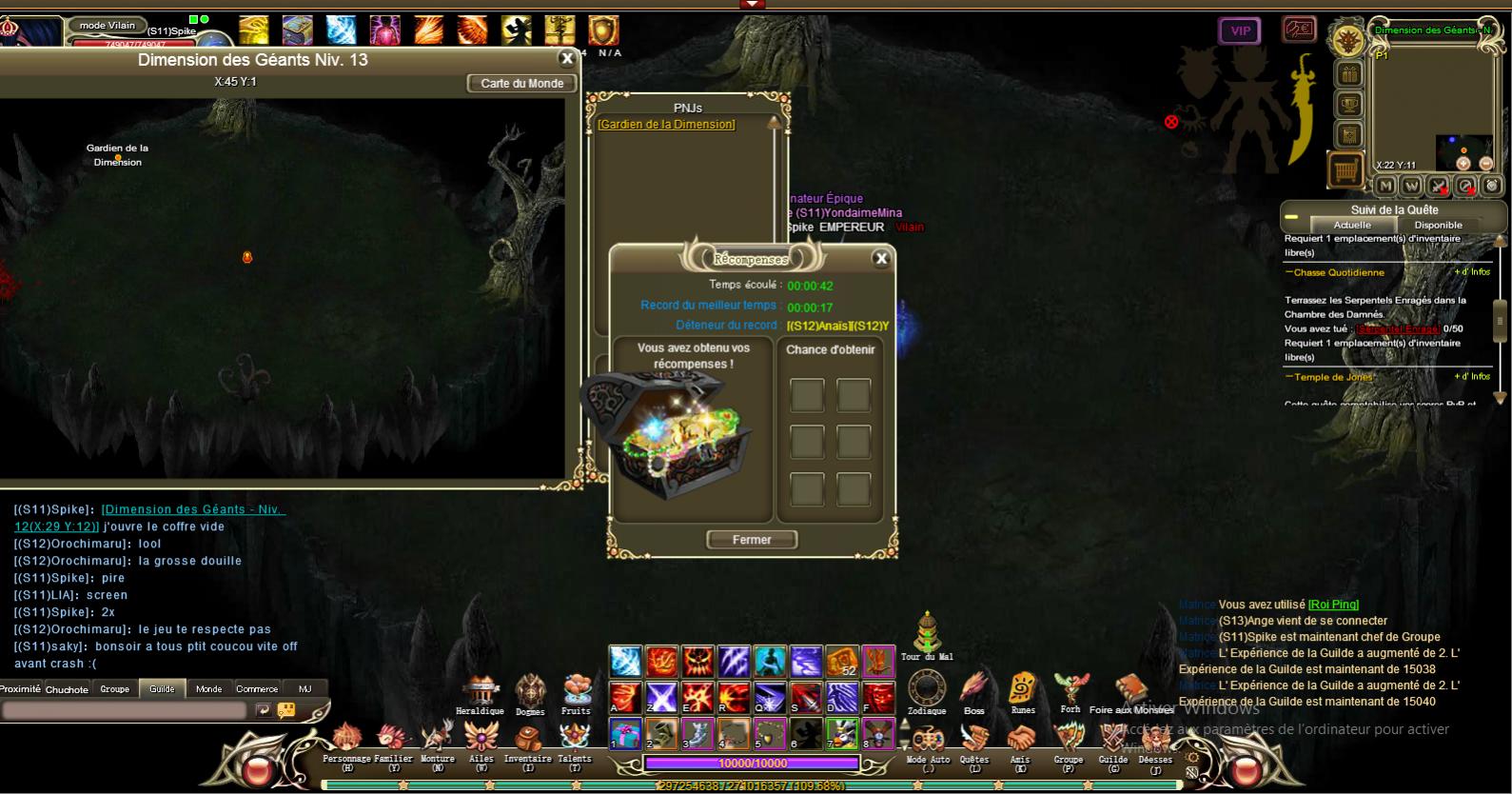Open the Inventaire bag
The width and height of the screenshot is (1512, 794).
pos(527,739)
